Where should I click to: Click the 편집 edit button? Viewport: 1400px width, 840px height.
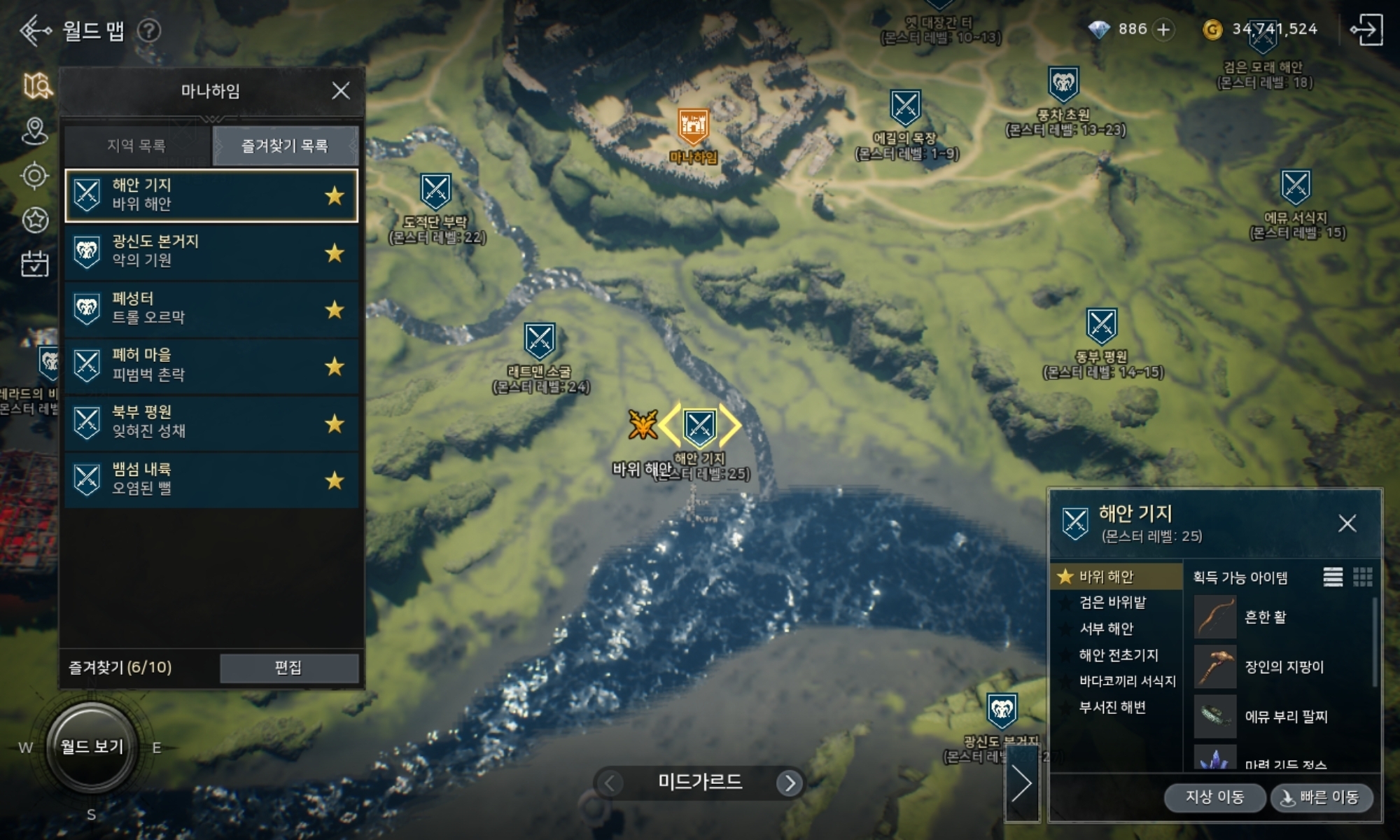288,668
